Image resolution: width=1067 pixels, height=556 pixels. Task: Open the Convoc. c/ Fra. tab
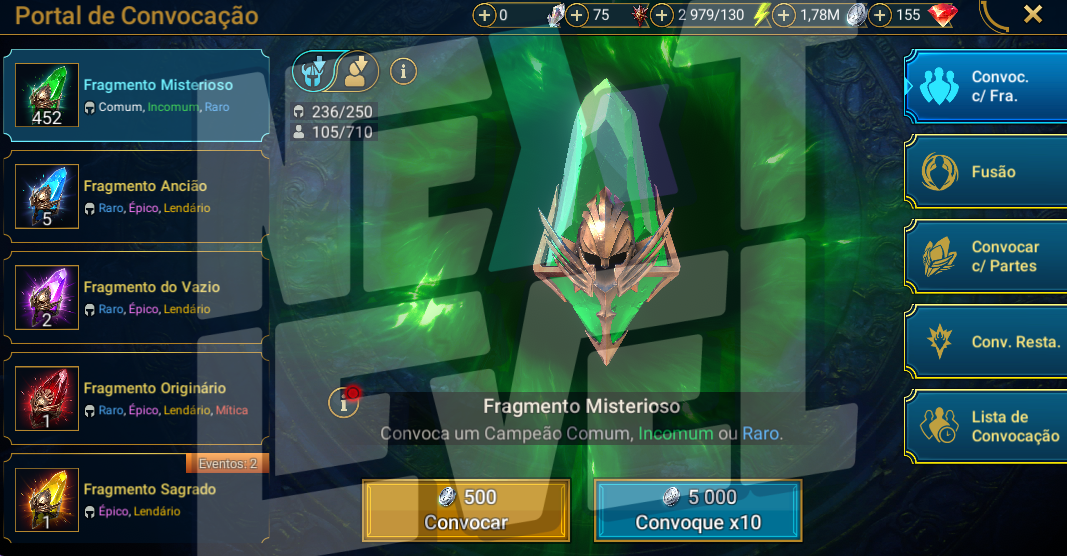(986, 87)
